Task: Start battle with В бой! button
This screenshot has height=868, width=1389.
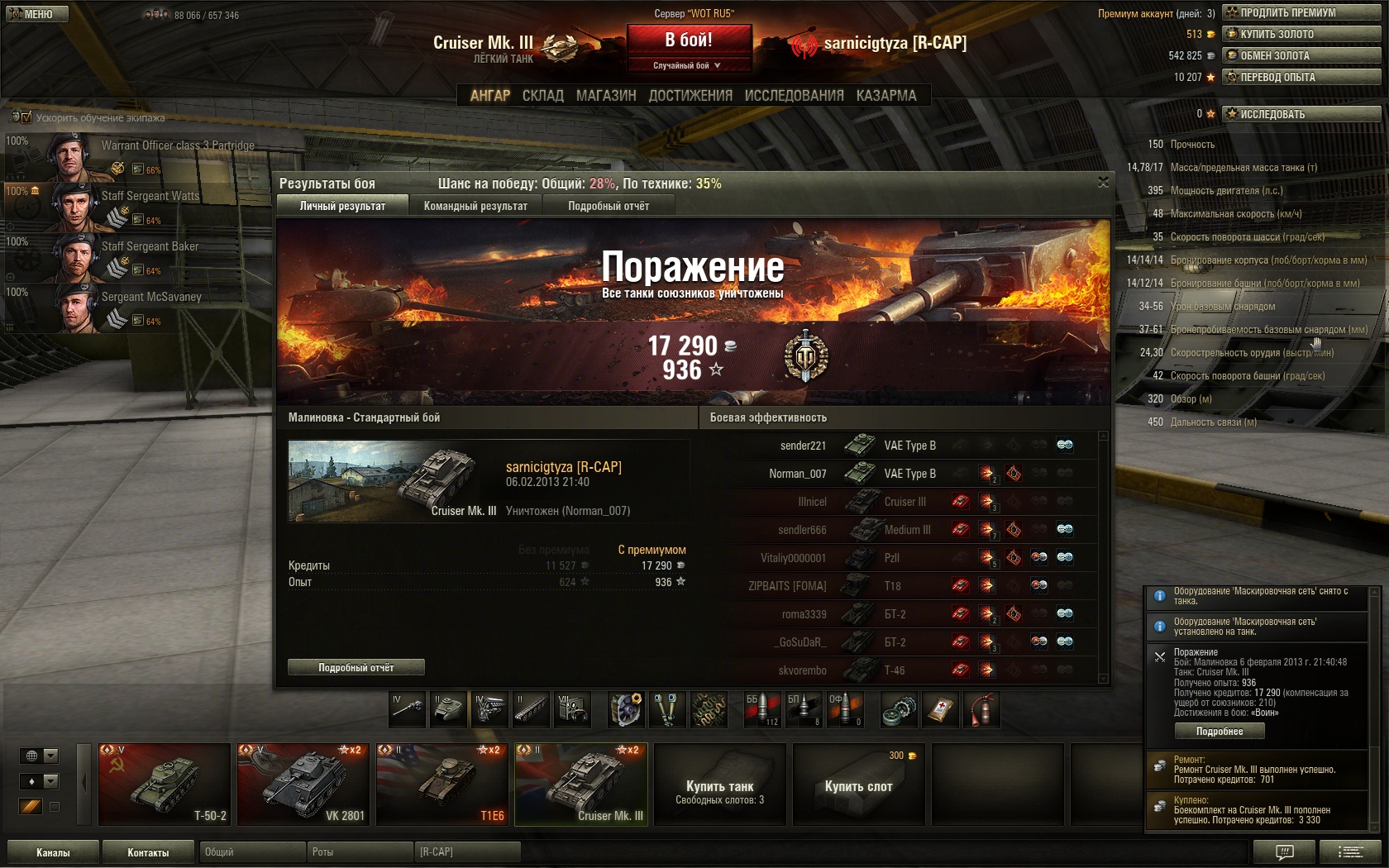Action: click(689, 40)
